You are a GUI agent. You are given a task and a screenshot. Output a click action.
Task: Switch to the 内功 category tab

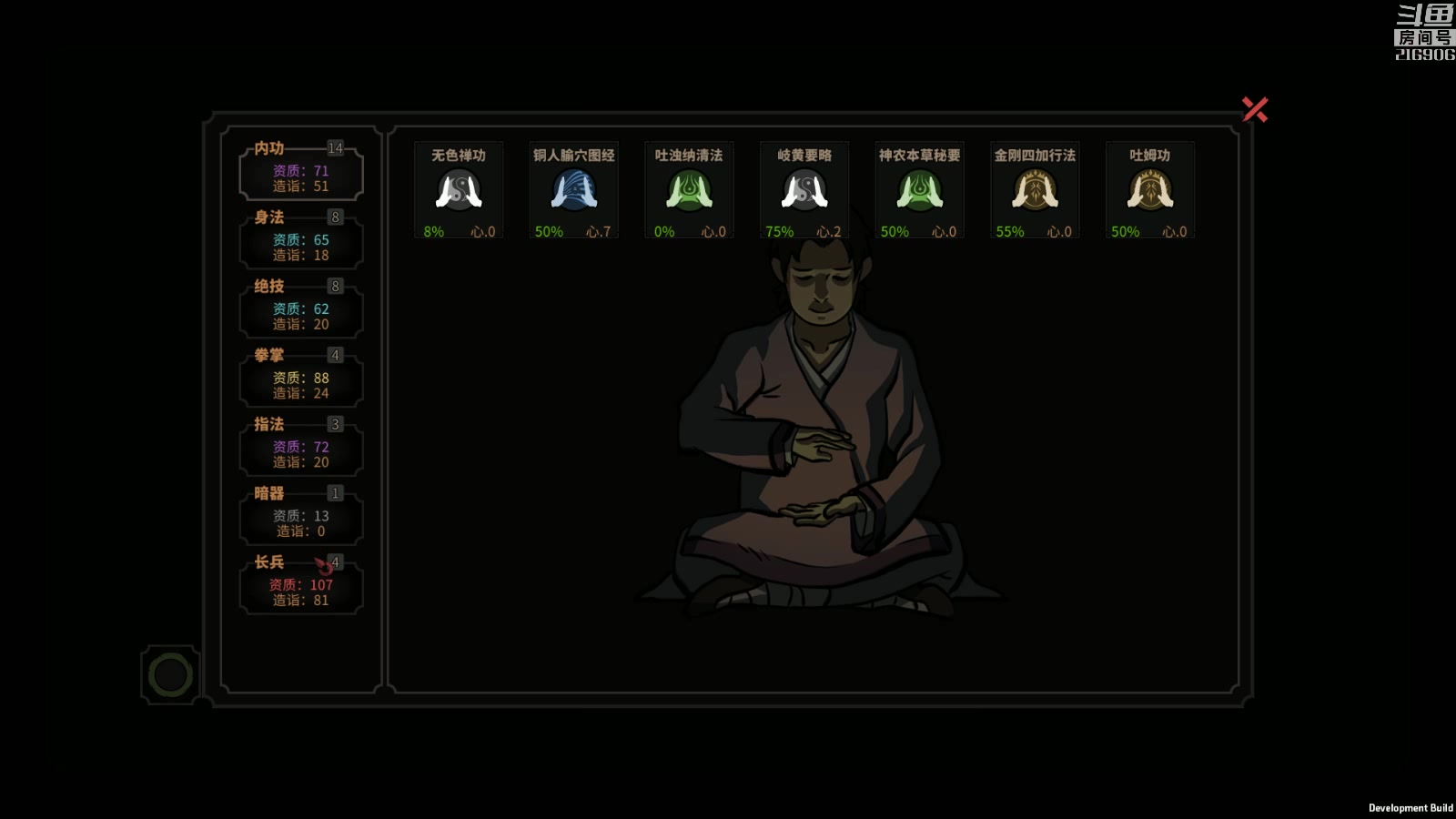[x=301, y=171]
